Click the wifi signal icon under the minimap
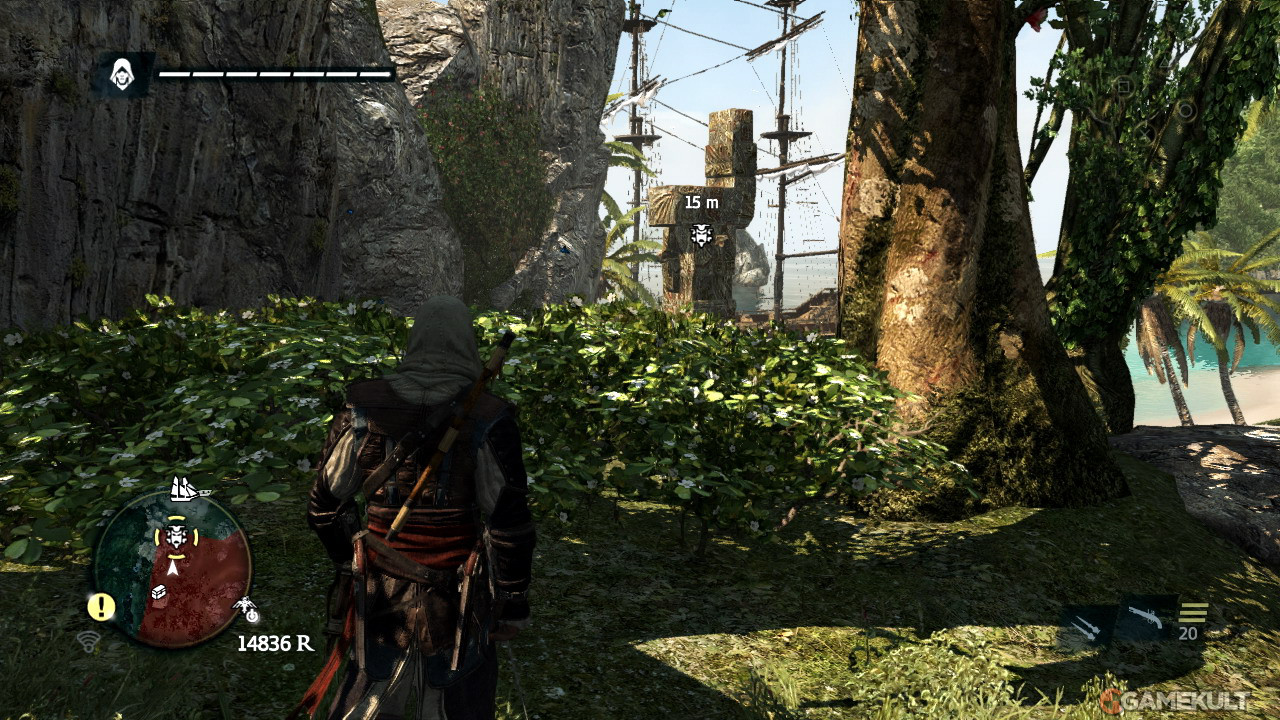Screen dimensions: 1280x720 pyautogui.click(x=88, y=641)
